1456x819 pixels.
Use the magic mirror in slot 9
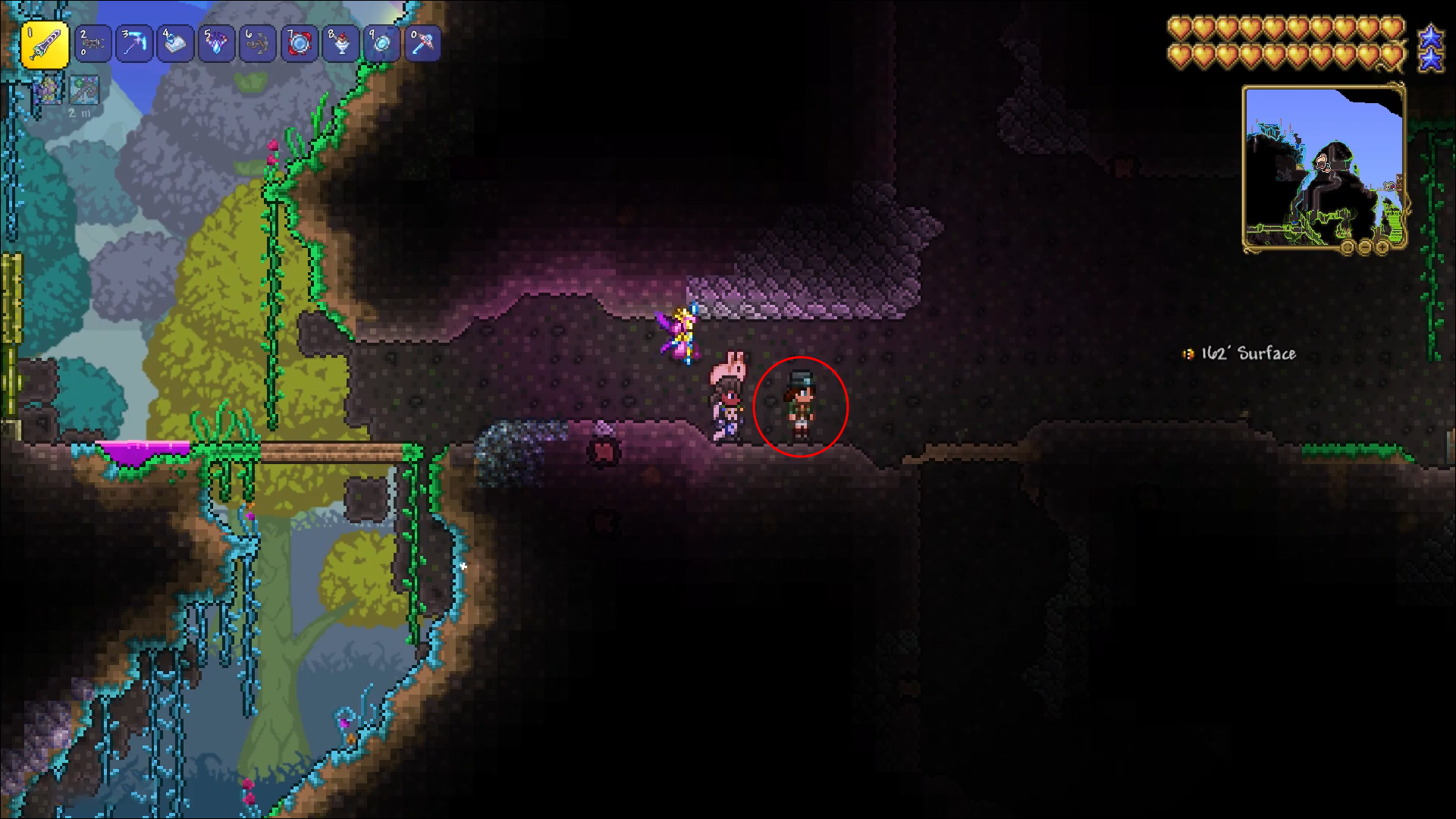(381, 44)
